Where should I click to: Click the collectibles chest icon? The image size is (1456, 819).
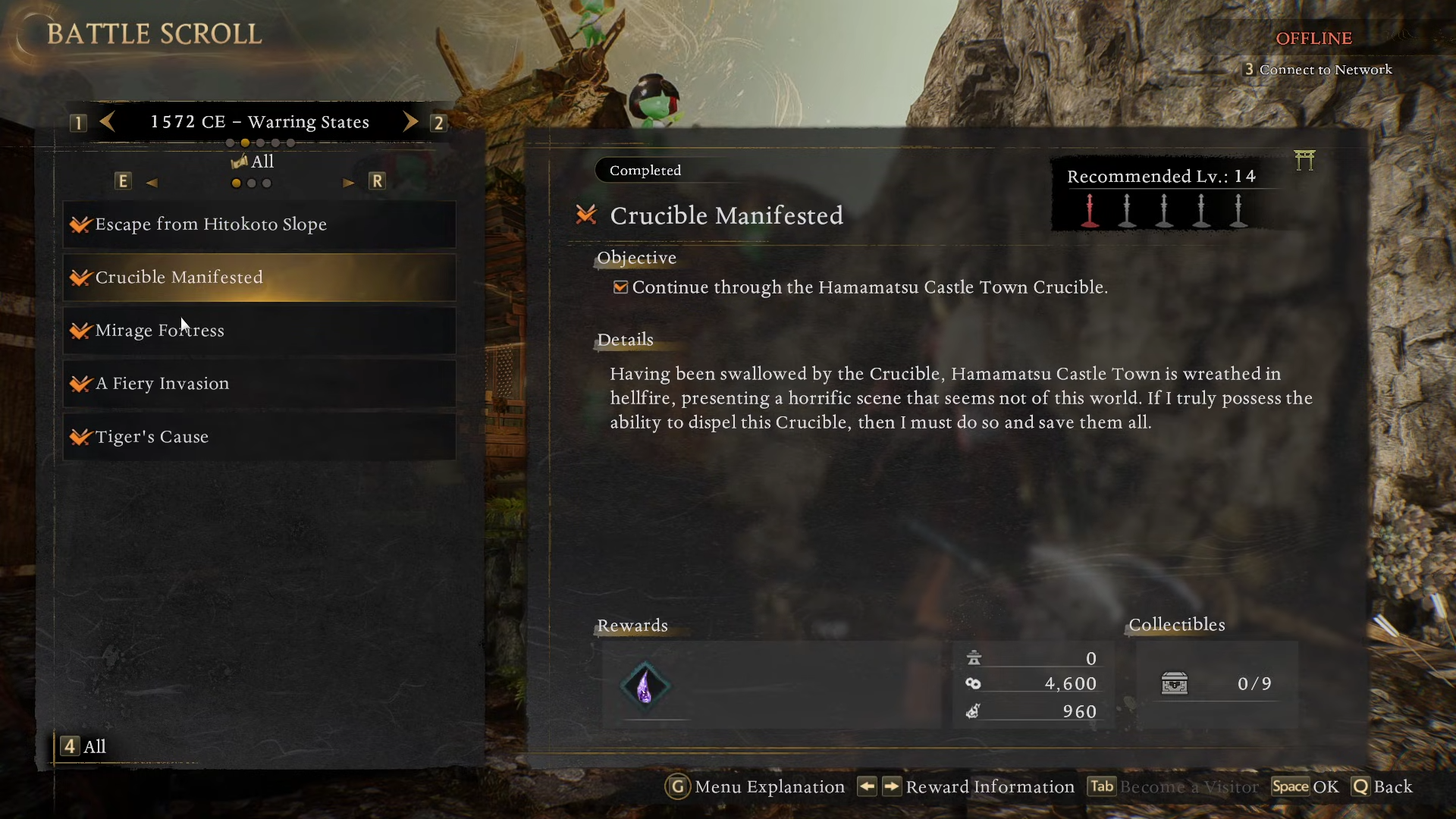(x=1175, y=683)
